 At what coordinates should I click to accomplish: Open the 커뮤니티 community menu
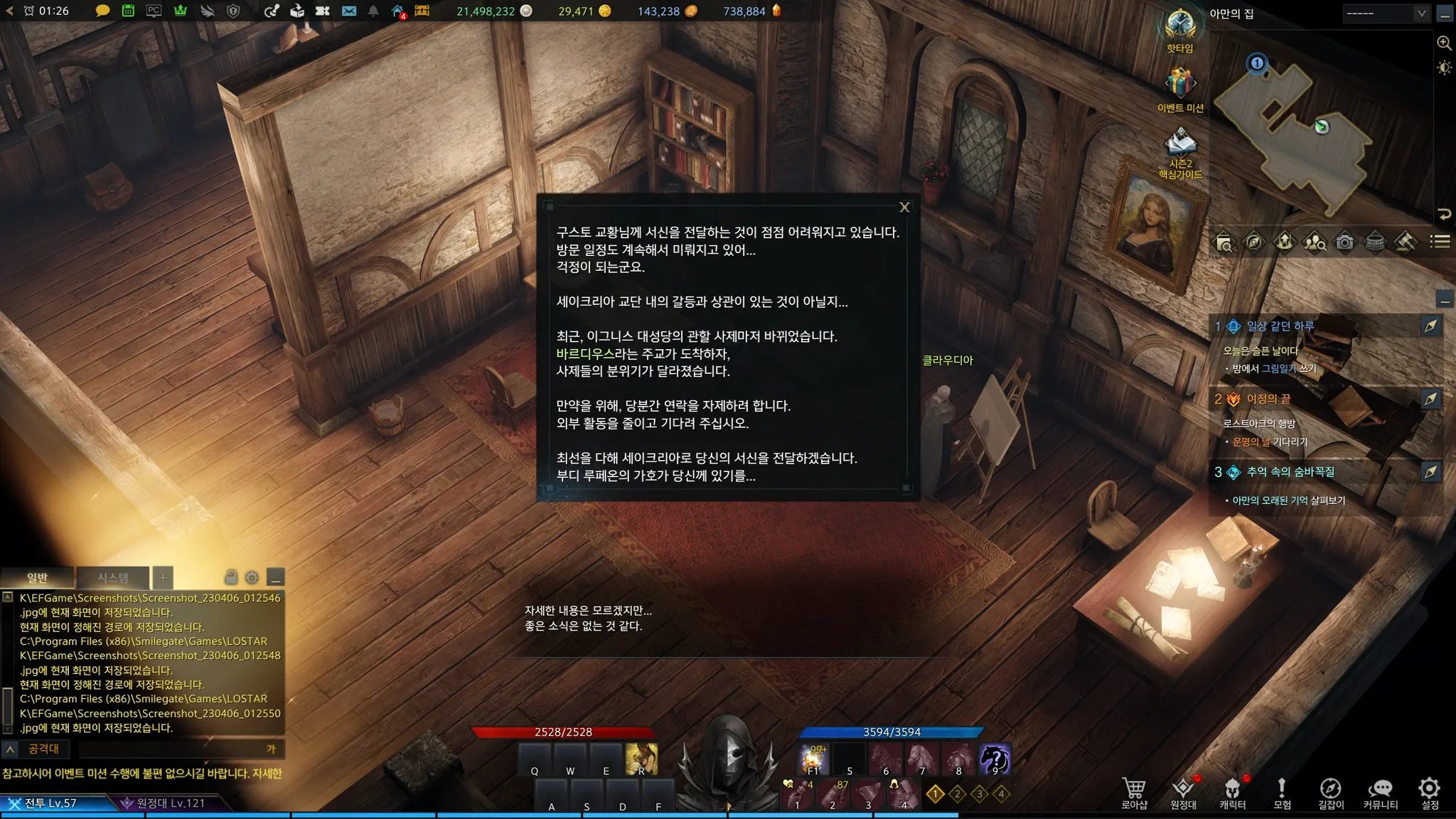(1380, 792)
